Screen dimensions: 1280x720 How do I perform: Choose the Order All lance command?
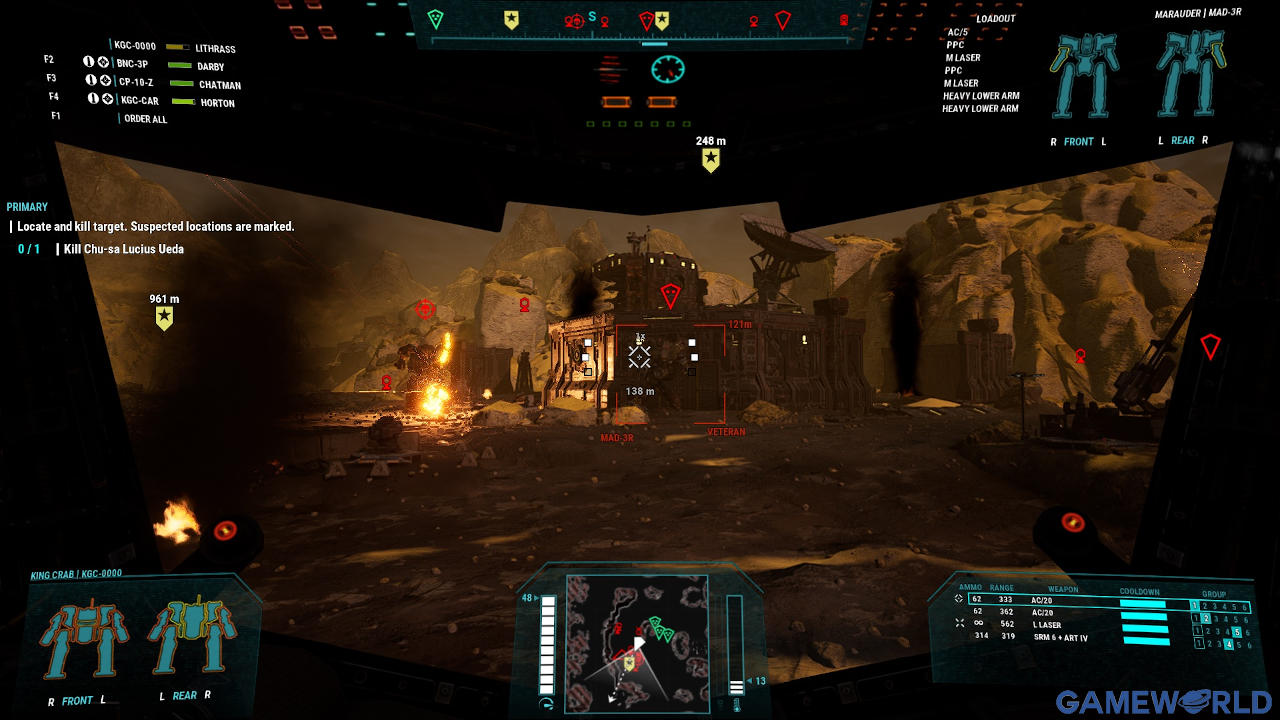coord(145,119)
